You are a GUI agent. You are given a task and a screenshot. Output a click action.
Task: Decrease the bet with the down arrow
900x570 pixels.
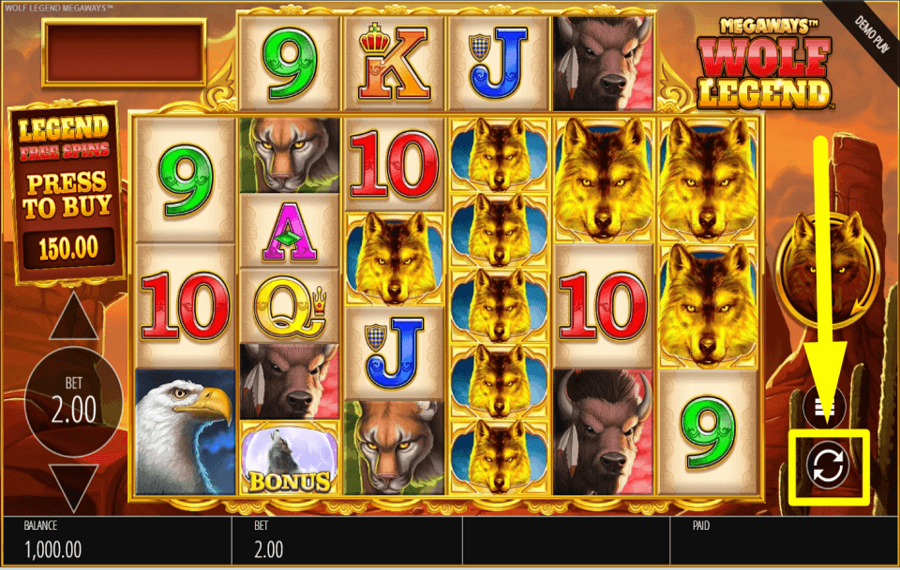[x=74, y=489]
